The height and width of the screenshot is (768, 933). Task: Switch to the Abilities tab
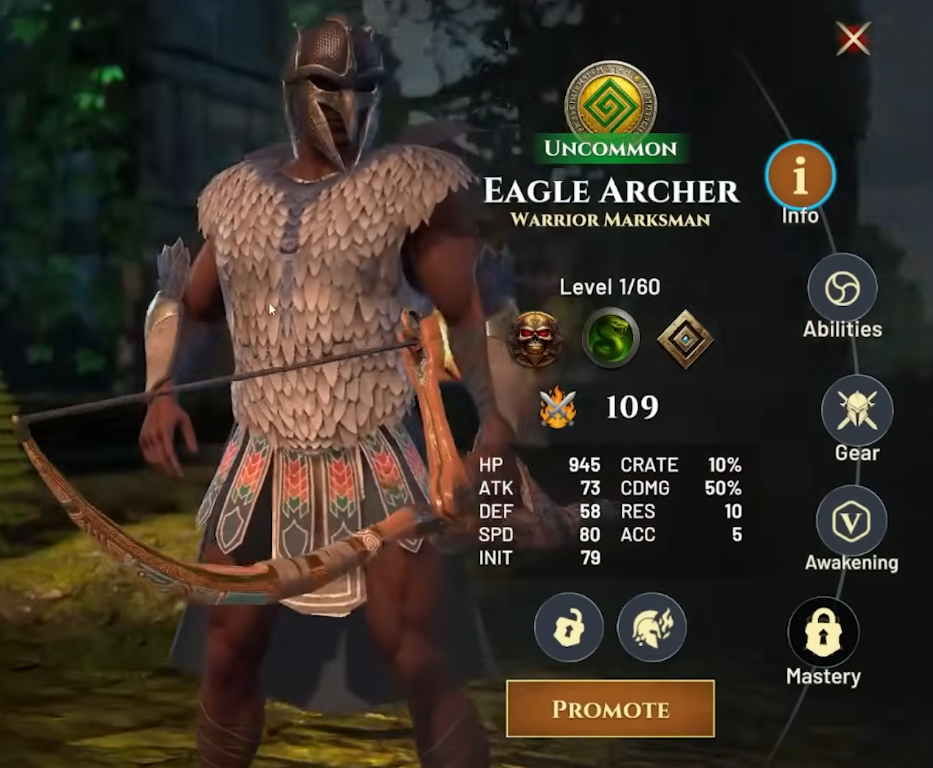(x=842, y=288)
